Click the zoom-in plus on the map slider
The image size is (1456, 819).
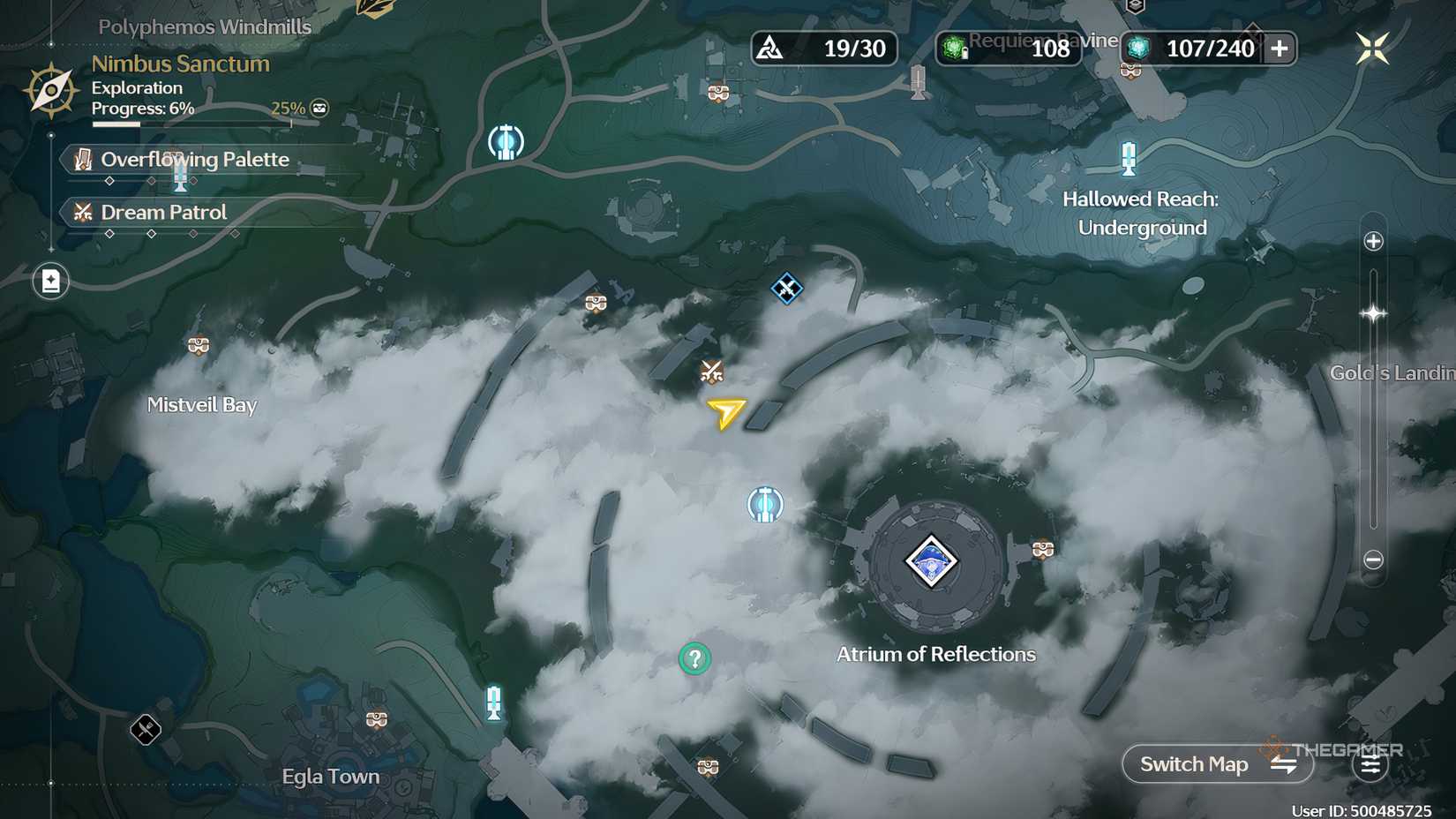pos(1372,240)
